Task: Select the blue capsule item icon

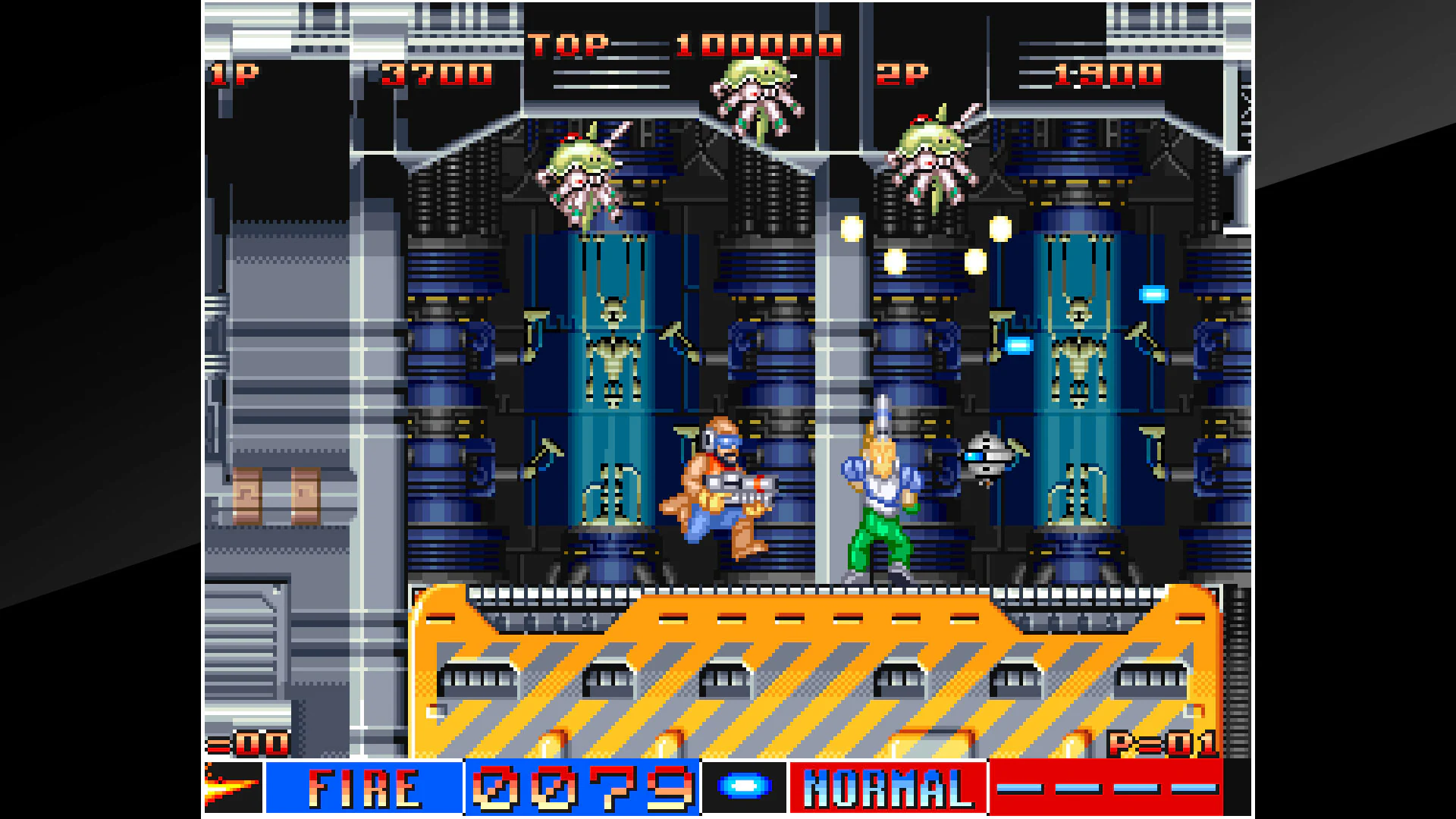Action: [x=744, y=786]
